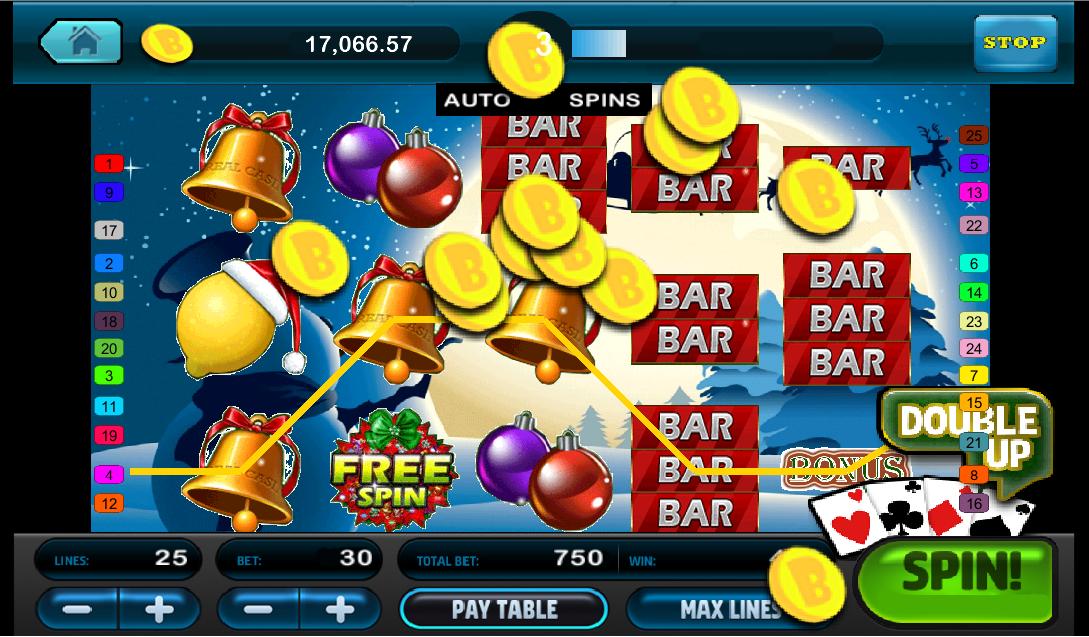Select Max Lines

coord(730,608)
